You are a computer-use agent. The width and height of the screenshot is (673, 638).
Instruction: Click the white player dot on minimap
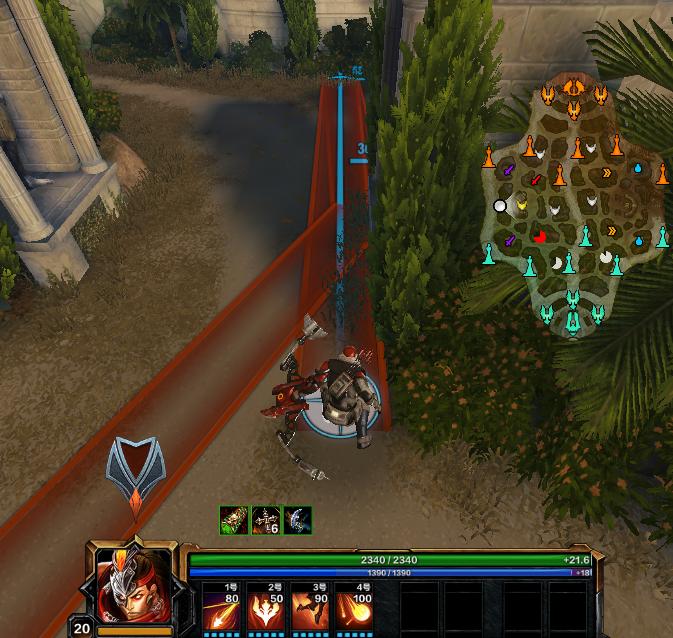tap(500, 206)
